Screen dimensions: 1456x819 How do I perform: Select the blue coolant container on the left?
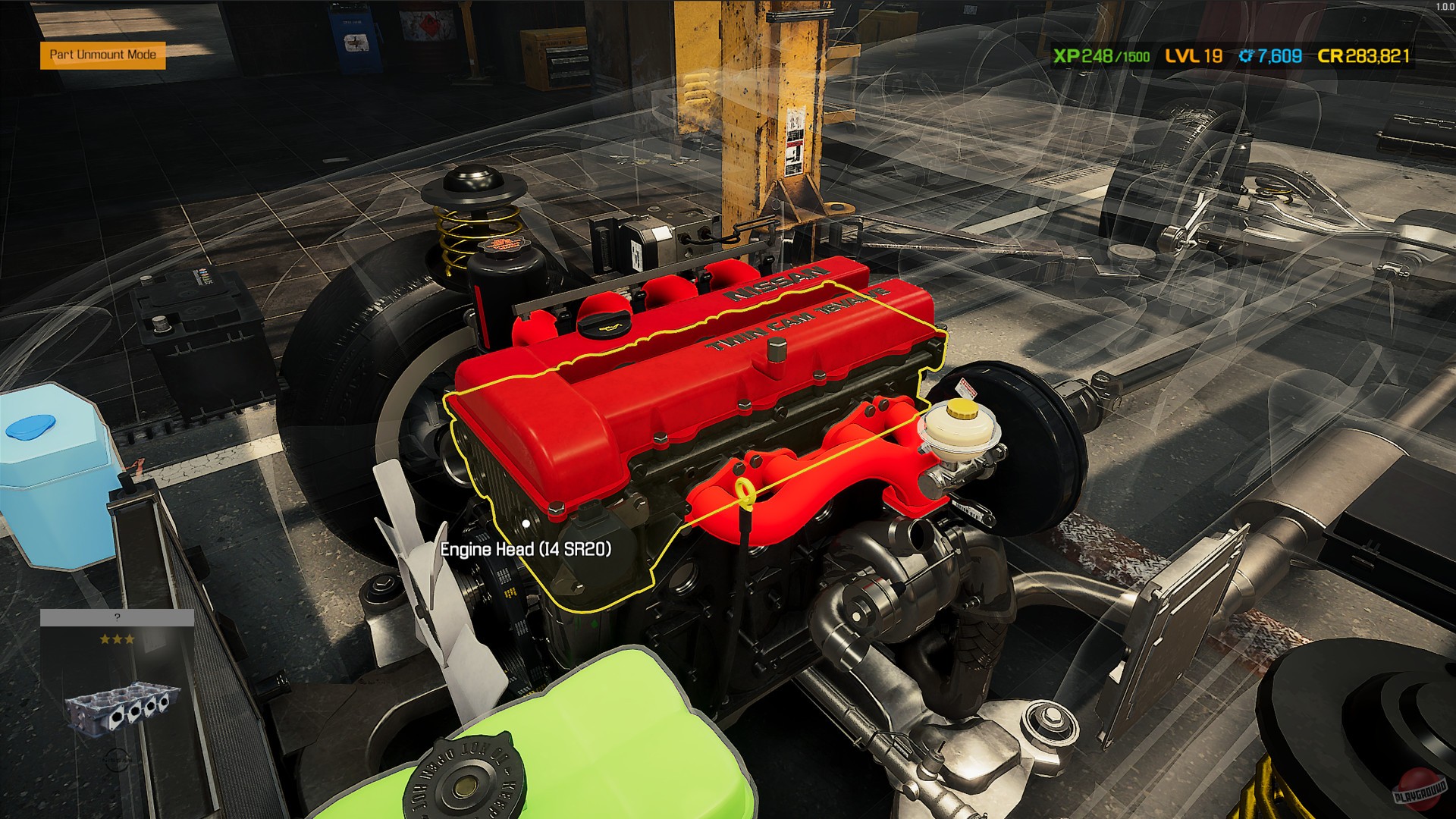pos(53,478)
